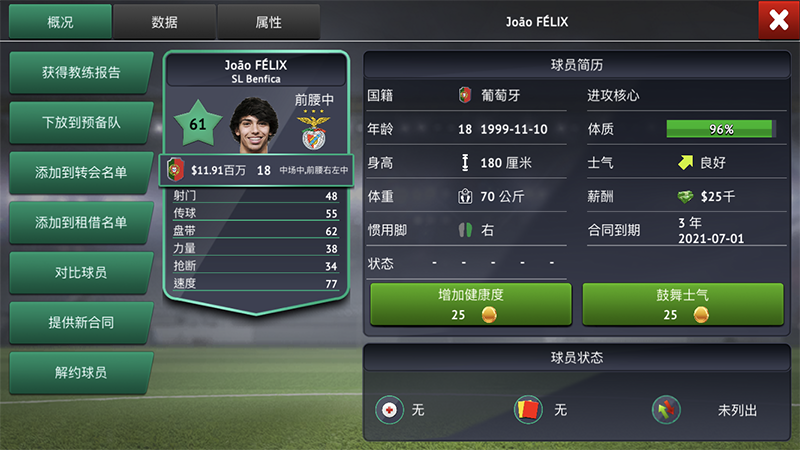Offer a new contract via 提供新合同
This screenshot has height=450, width=800.
click(x=81, y=323)
